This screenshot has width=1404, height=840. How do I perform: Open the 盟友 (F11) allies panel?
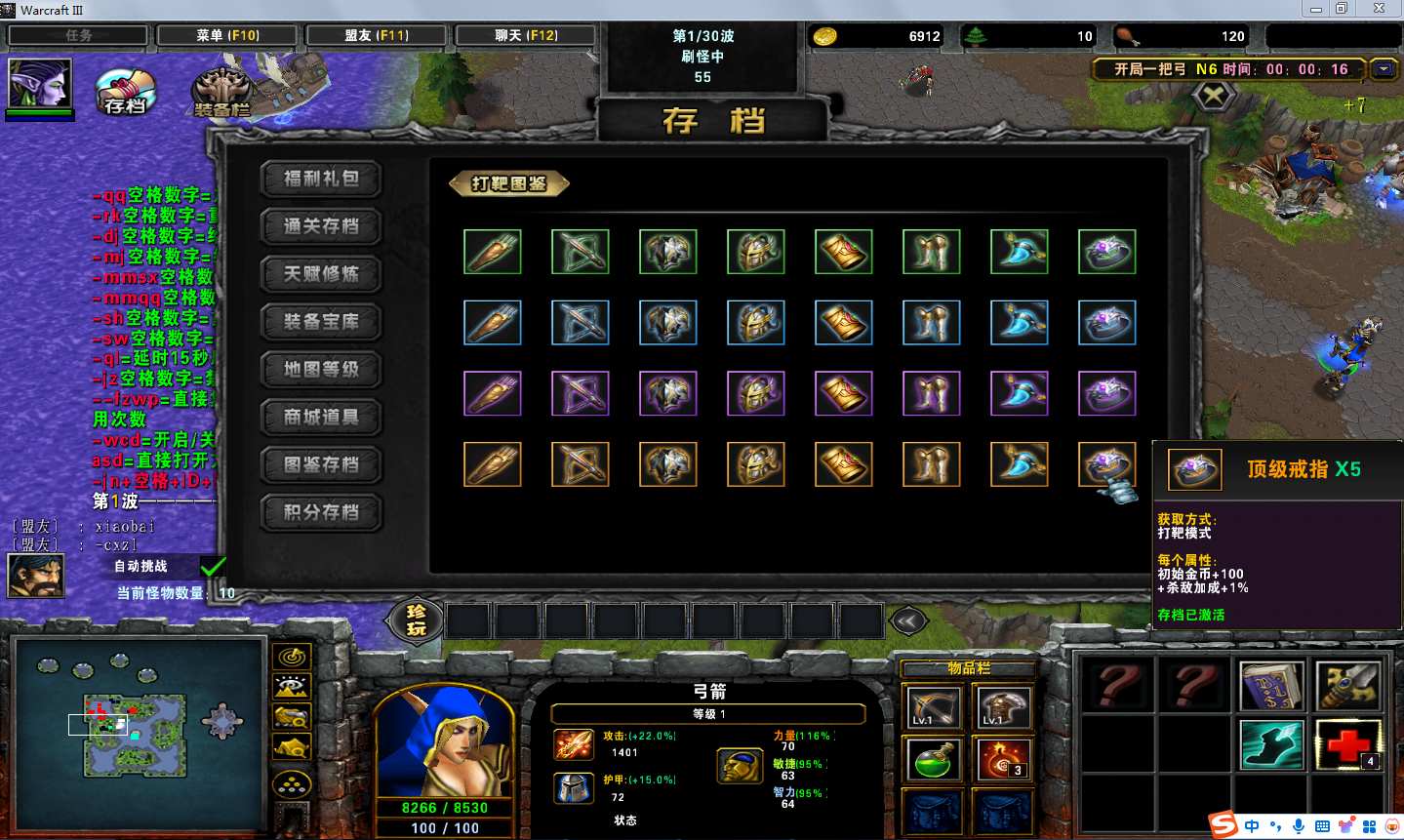tap(377, 35)
